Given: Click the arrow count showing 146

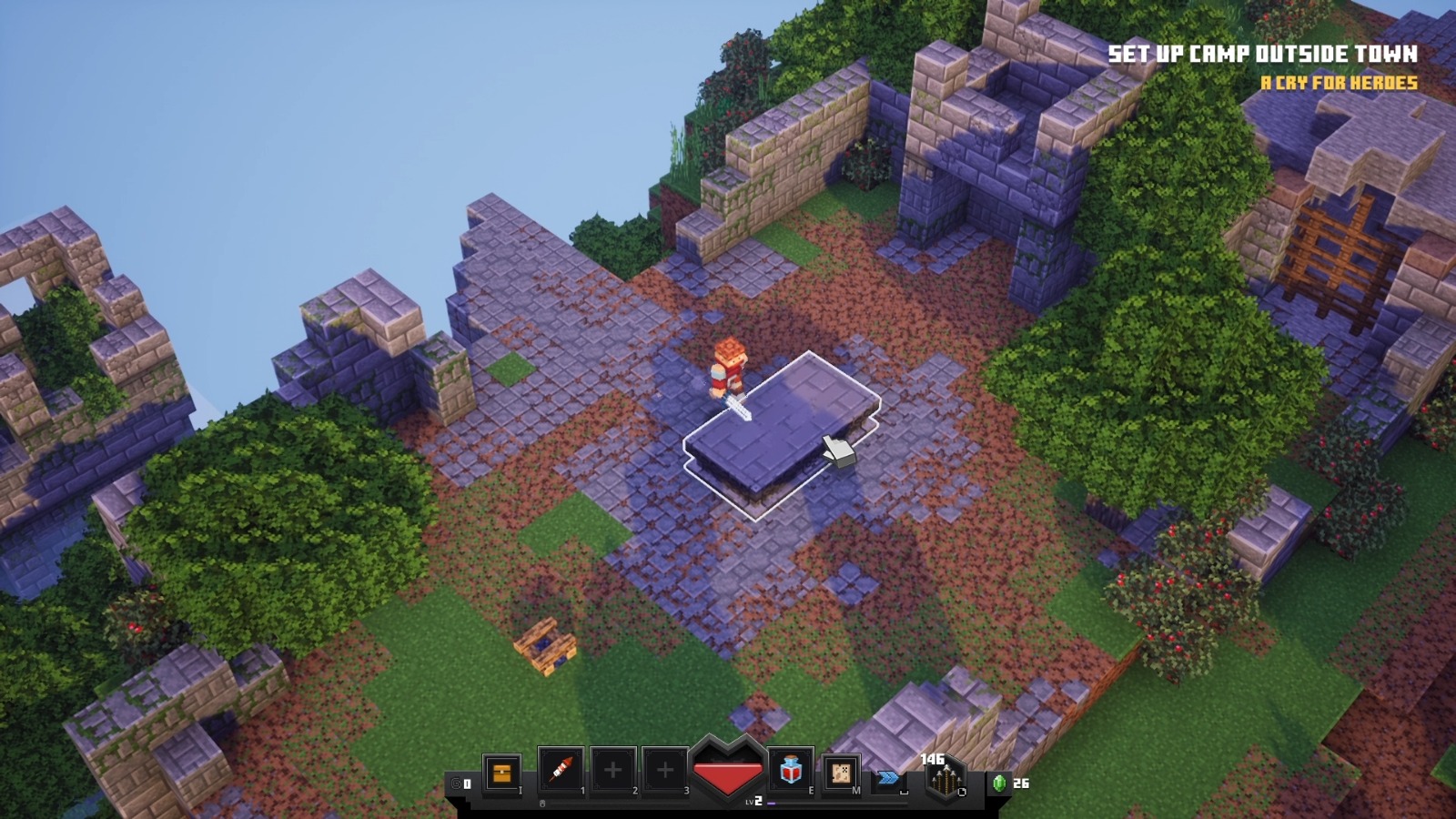Looking at the screenshot, I should point(934,758).
